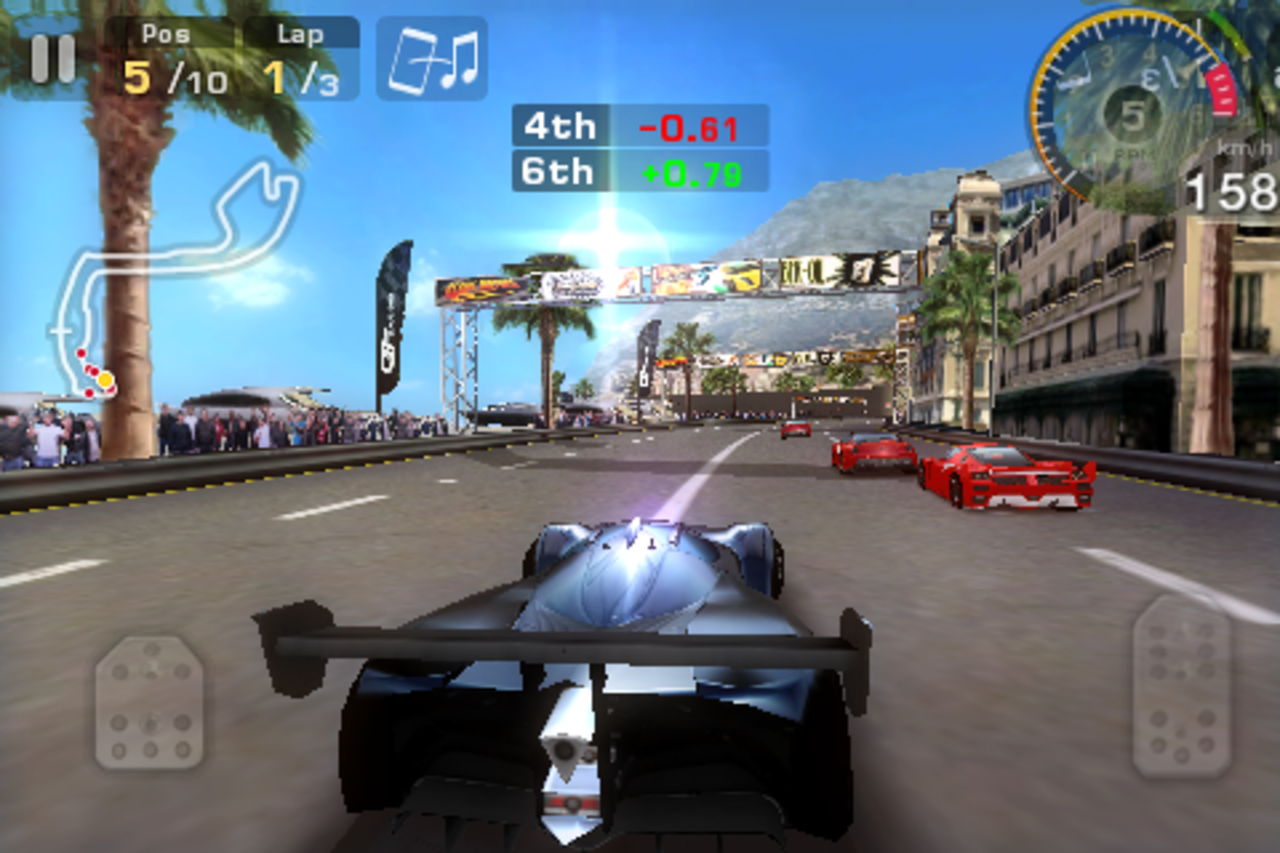Open the music player controls
The image size is (1280, 853).
pos(432,58)
